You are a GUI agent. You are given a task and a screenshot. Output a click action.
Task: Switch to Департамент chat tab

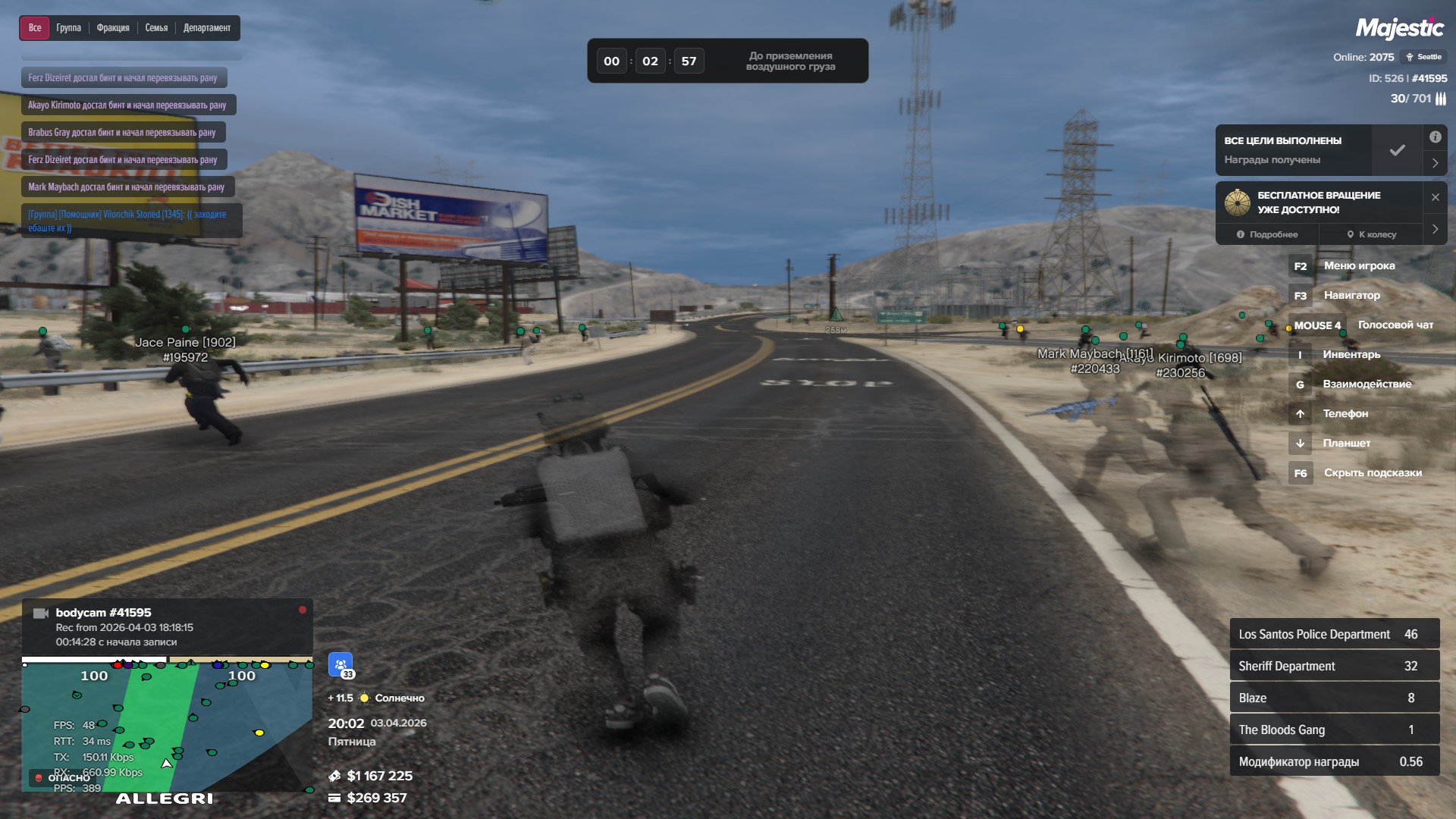(x=207, y=28)
